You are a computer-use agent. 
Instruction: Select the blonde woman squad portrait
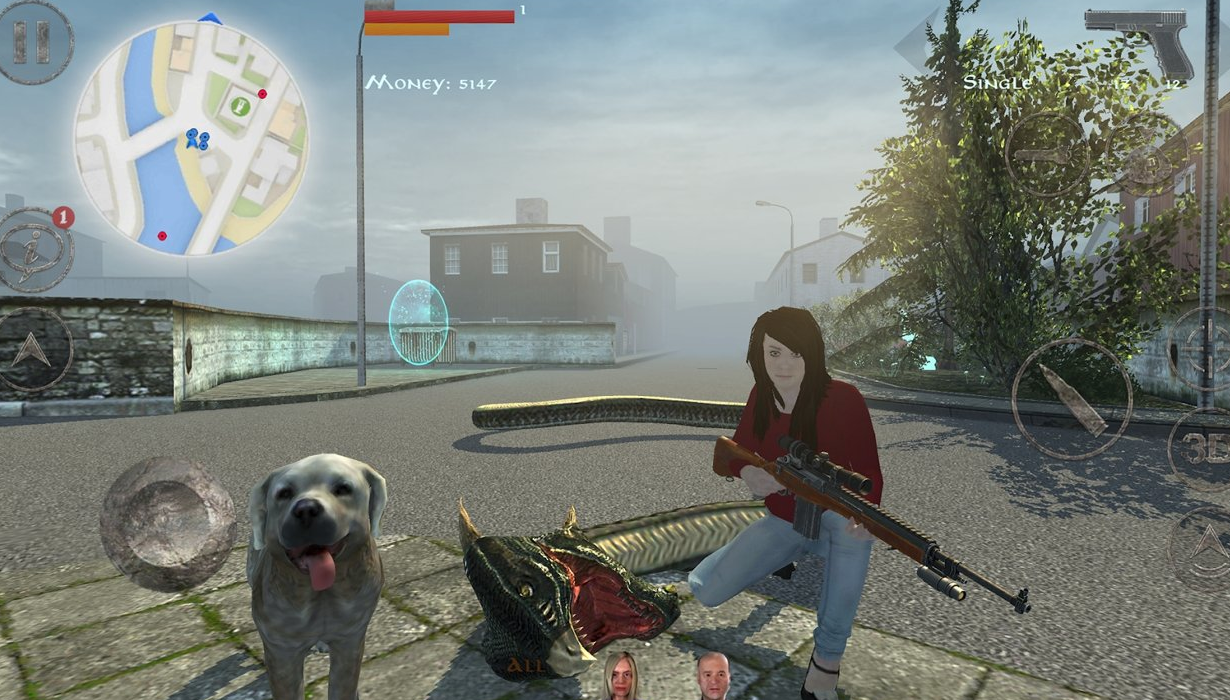[x=621, y=676]
